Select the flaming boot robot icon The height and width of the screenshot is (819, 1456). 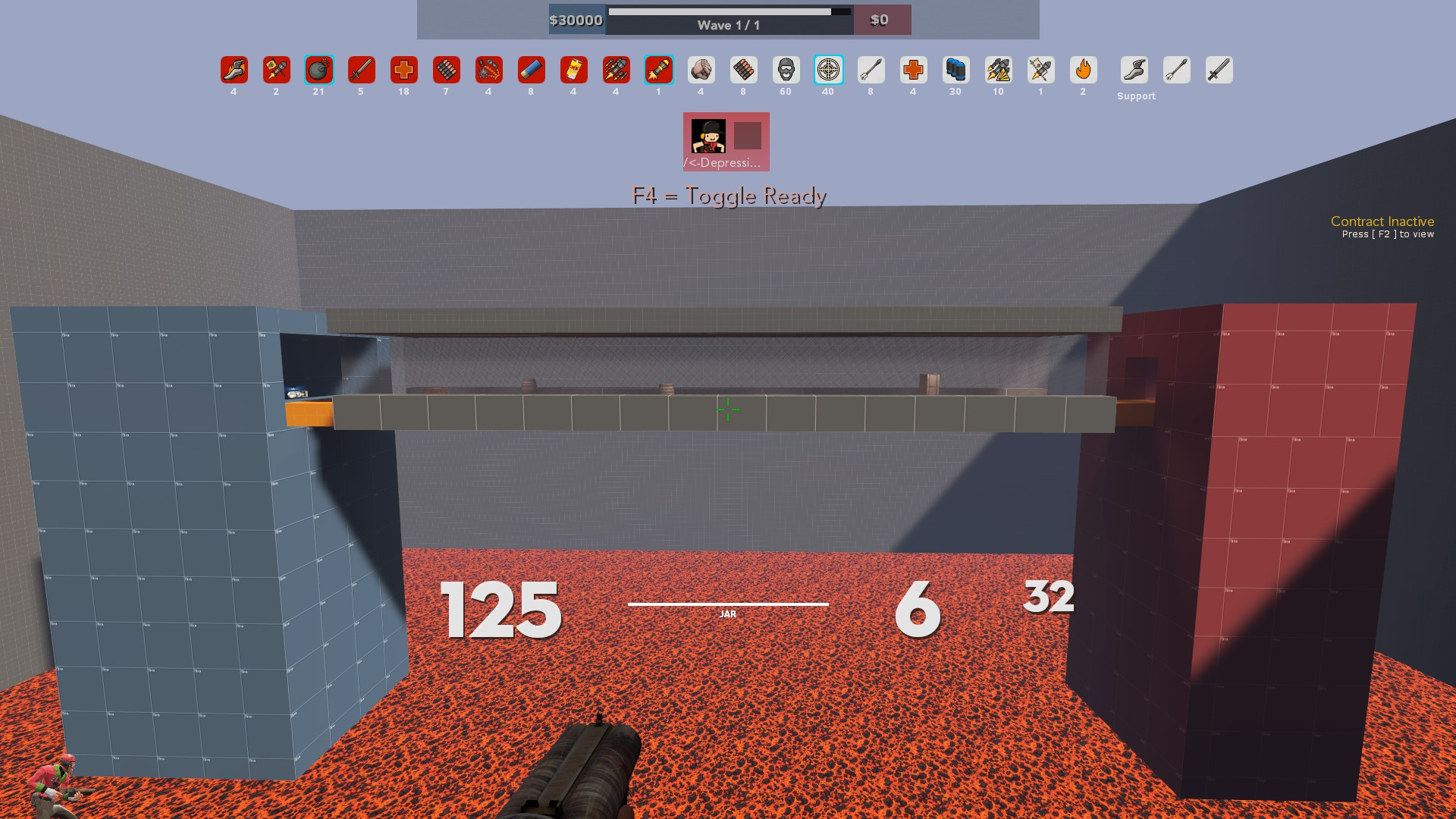[234, 70]
